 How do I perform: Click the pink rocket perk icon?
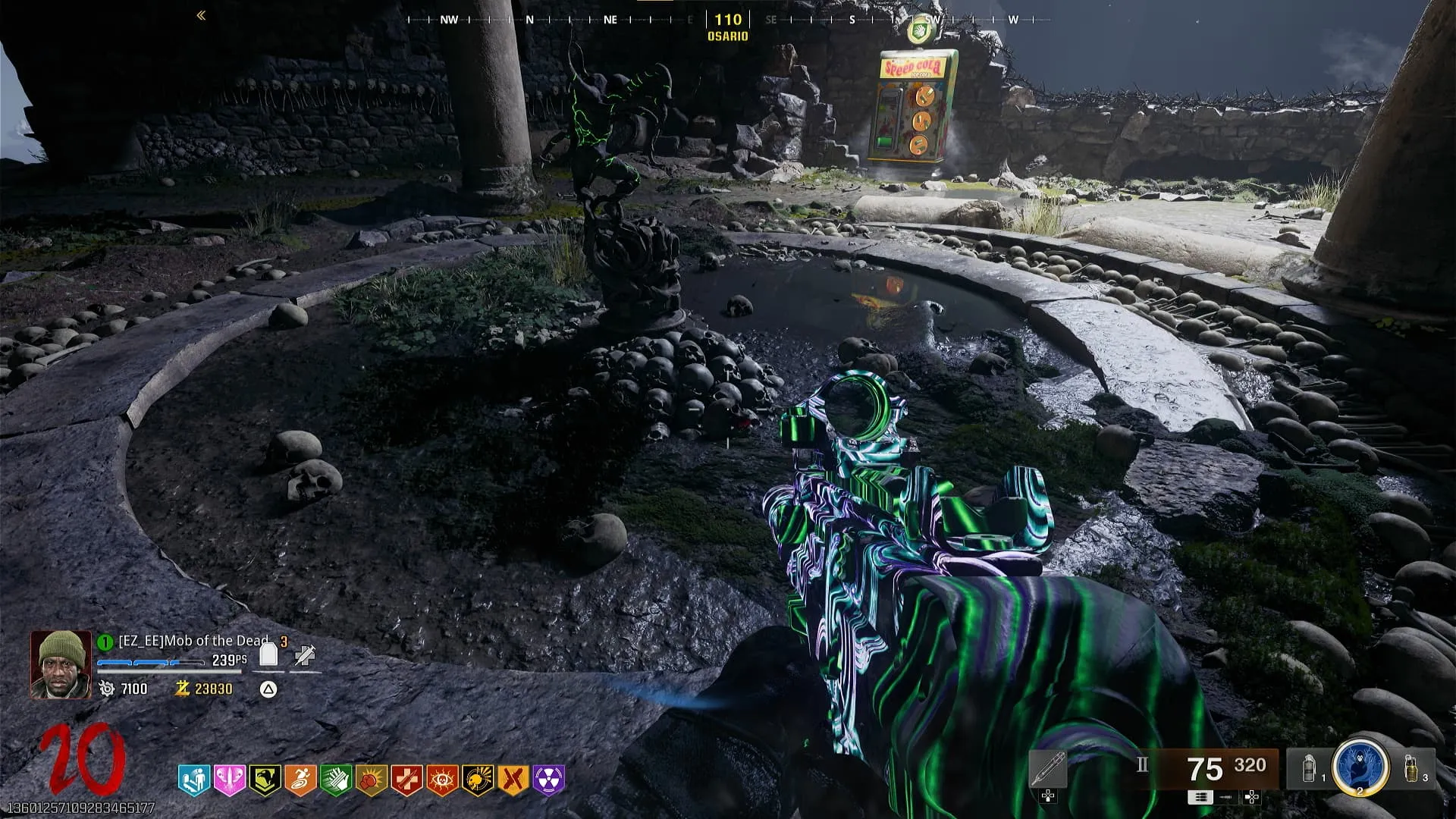click(x=229, y=780)
